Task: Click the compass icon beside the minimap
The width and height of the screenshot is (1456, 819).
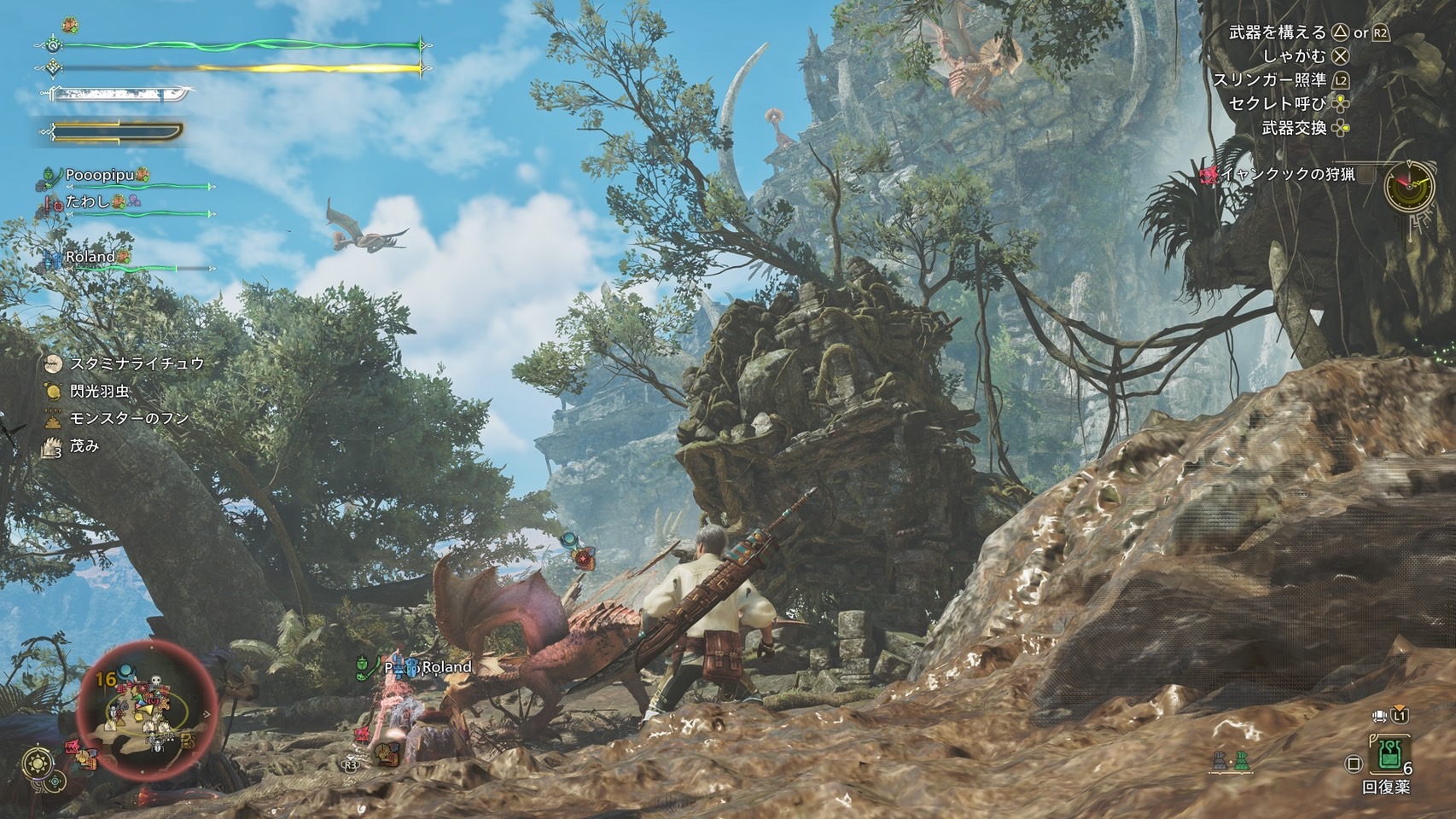Action: (x=39, y=761)
